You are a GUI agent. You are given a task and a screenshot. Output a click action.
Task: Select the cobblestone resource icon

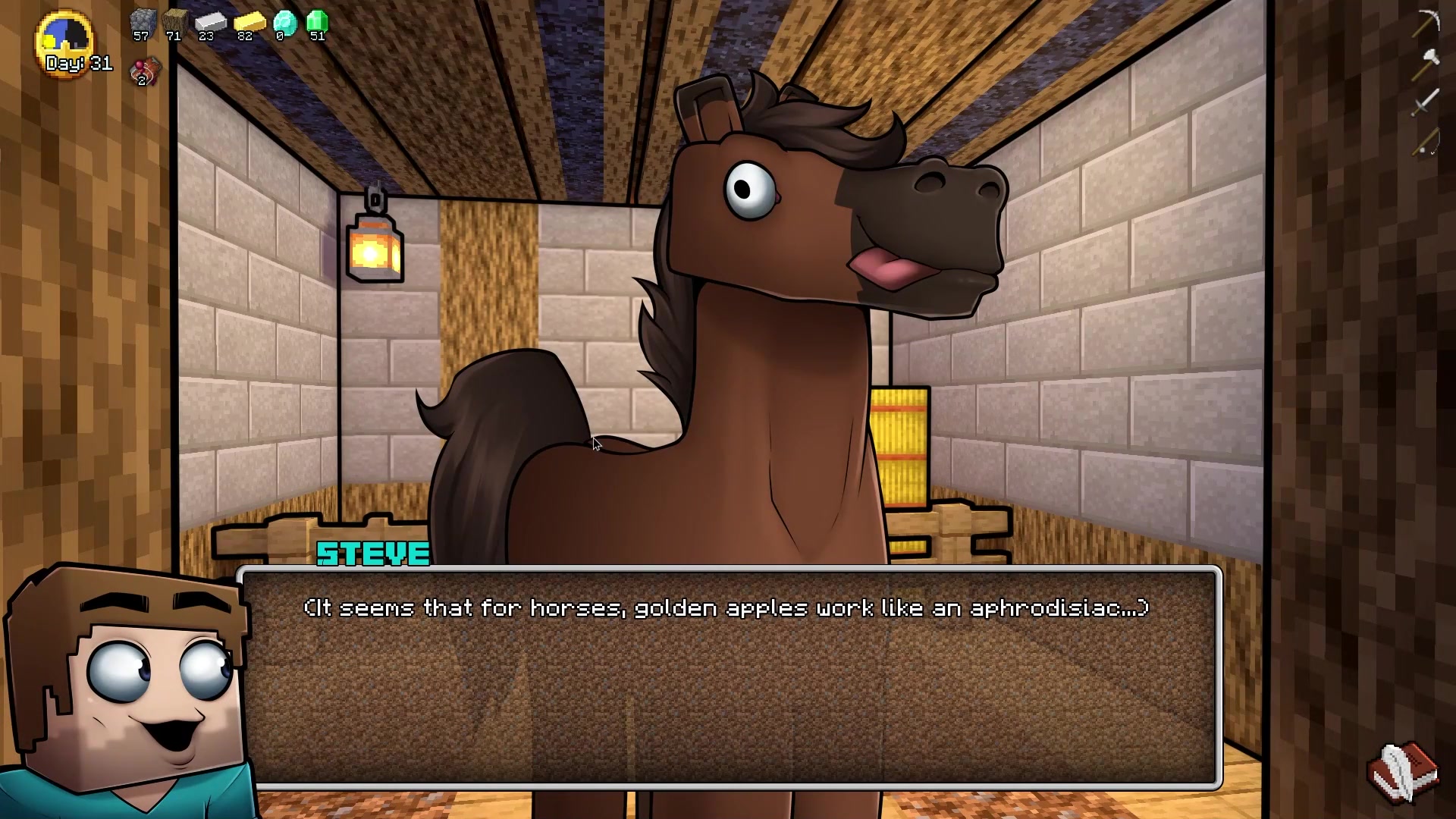point(142,23)
